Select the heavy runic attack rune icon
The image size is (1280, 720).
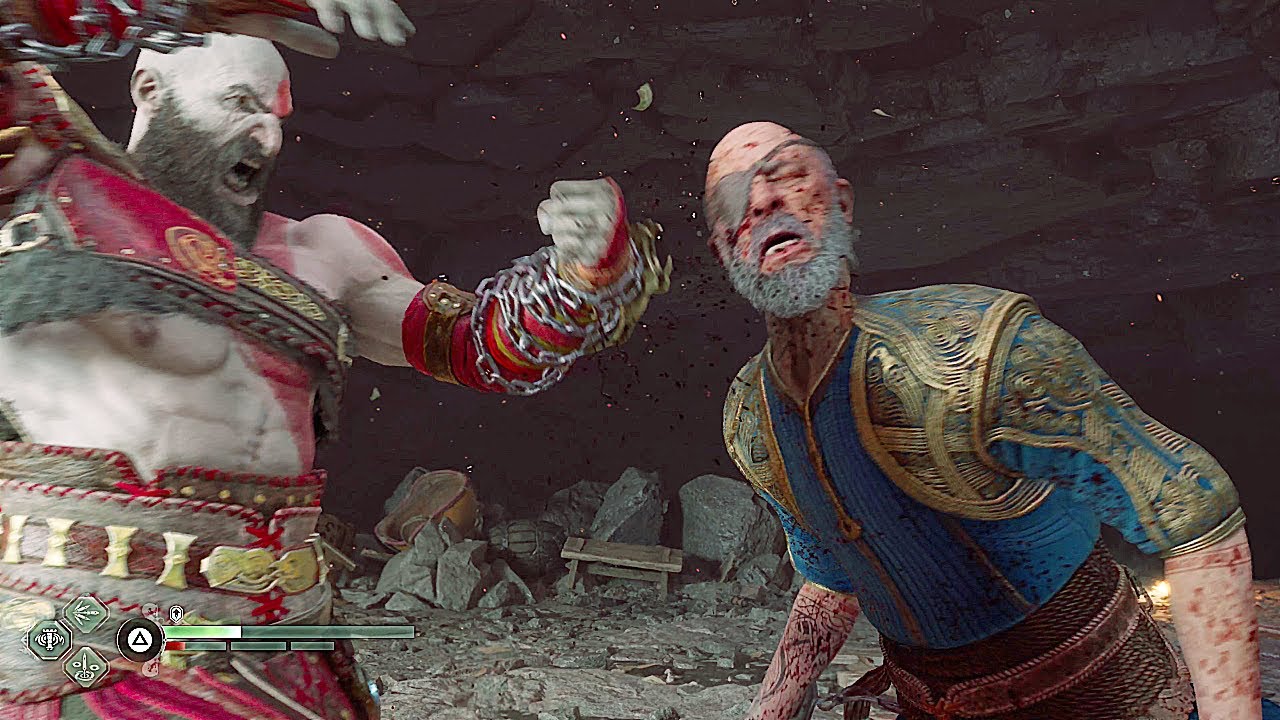[x=85, y=668]
